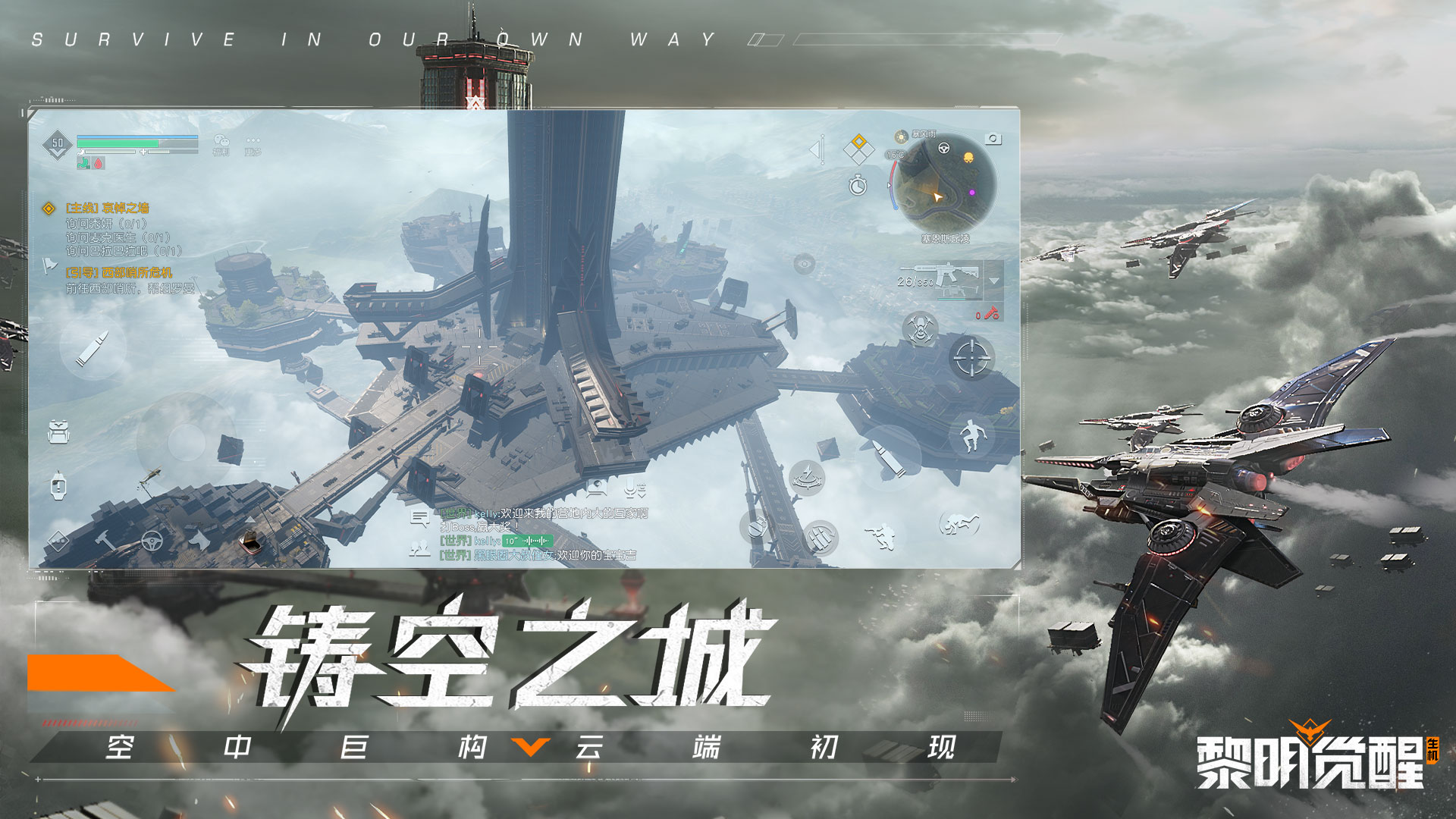The image size is (1456, 819).
Task: Open the 福利 (Welfare) panel
Action: tap(222, 141)
